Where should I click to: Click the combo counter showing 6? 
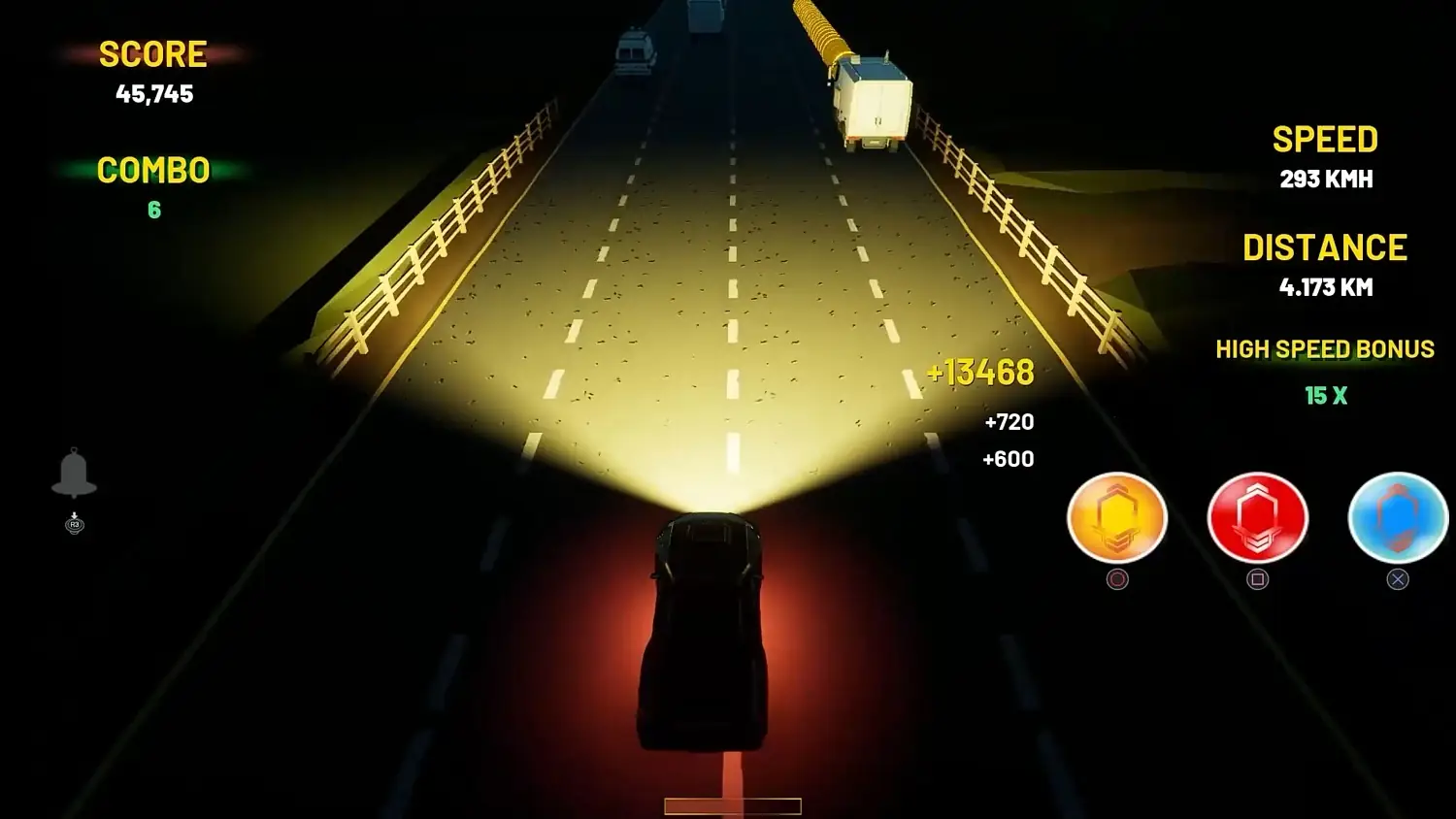coord(154,210)
